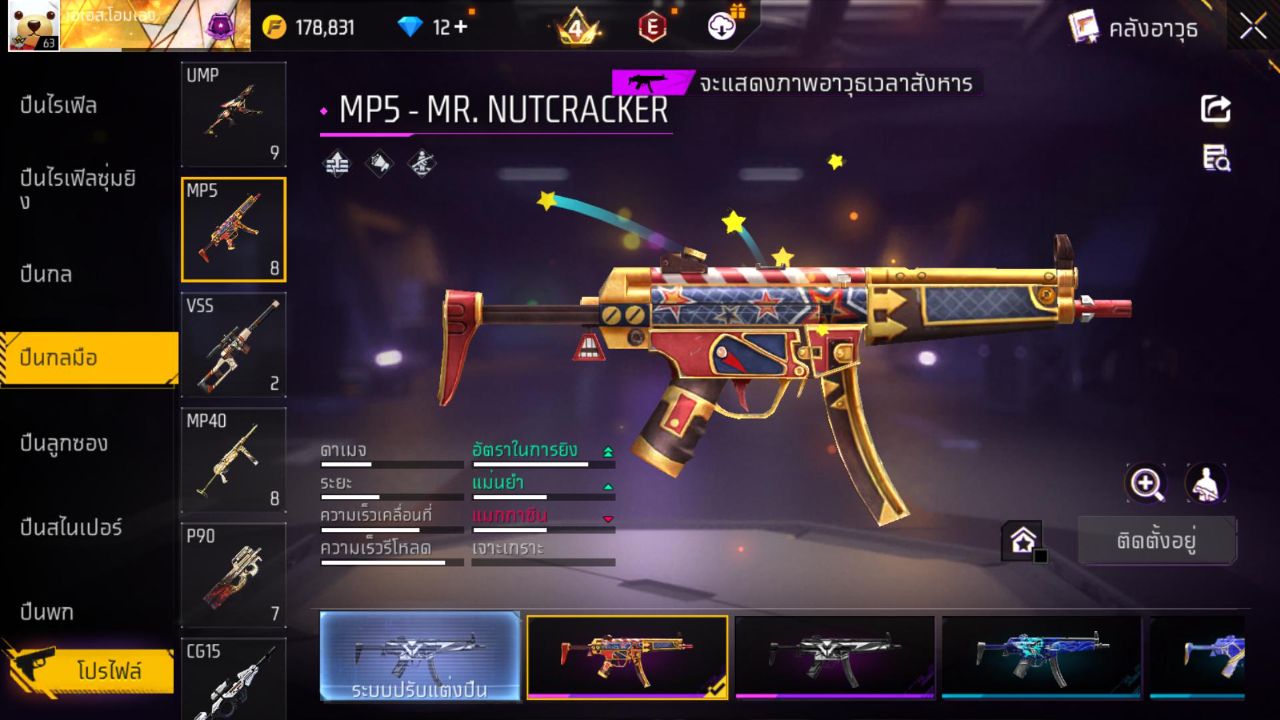Open the share icon at top right

[1216, 109]
